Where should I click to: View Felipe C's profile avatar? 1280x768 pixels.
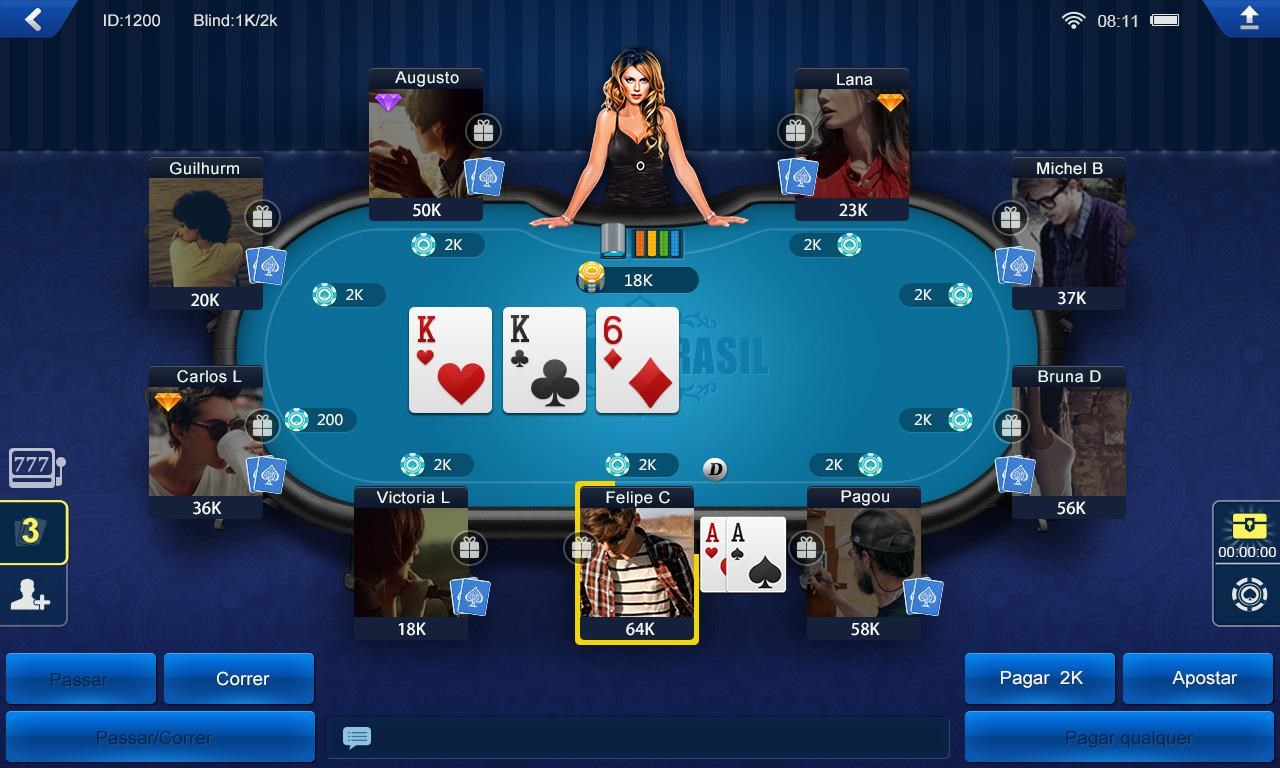coord(637,570)
